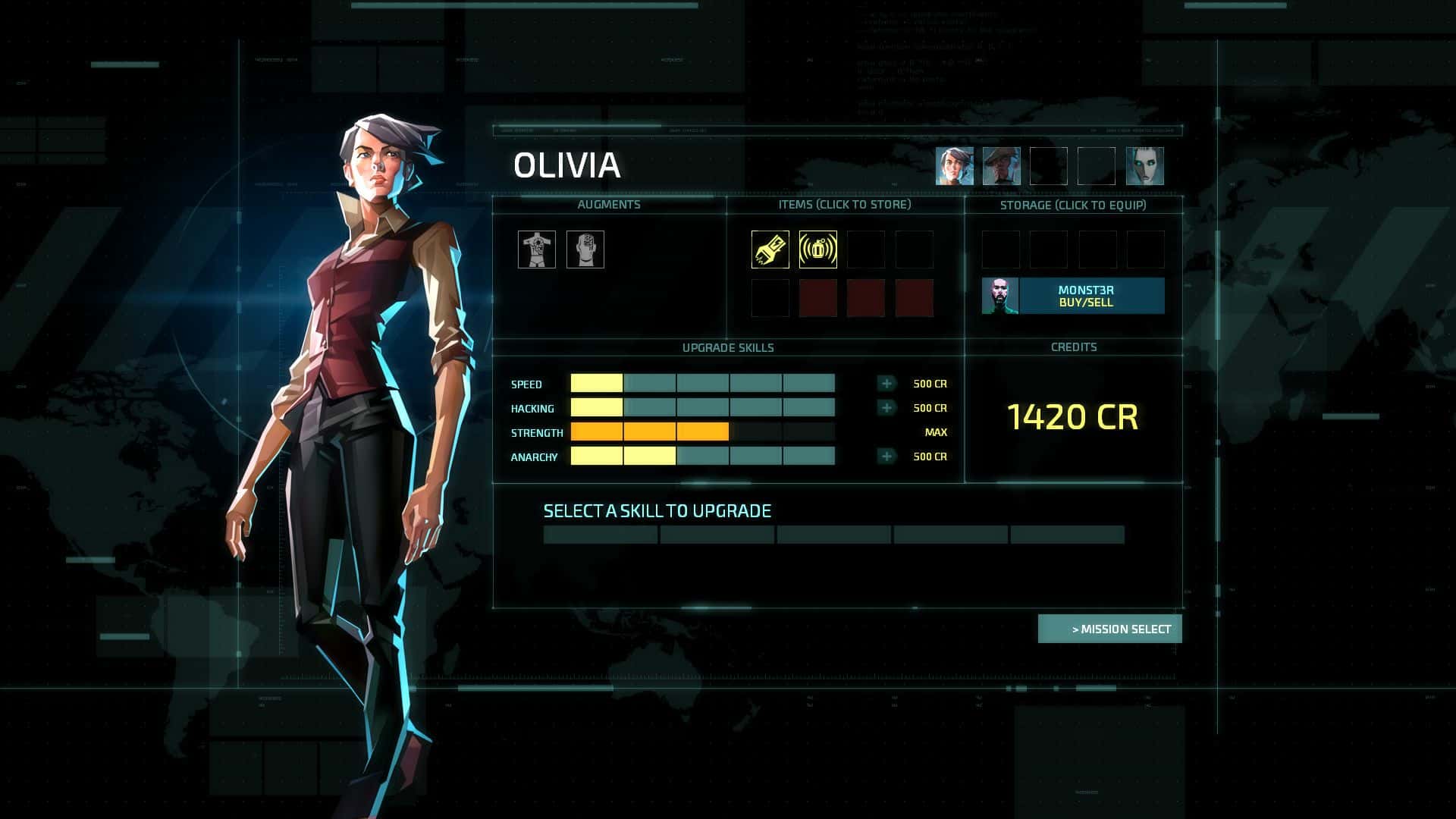Select the torso augment in the Augments panel
Viewport: 1456px width, 819px height.
click(x=537, y=249)
